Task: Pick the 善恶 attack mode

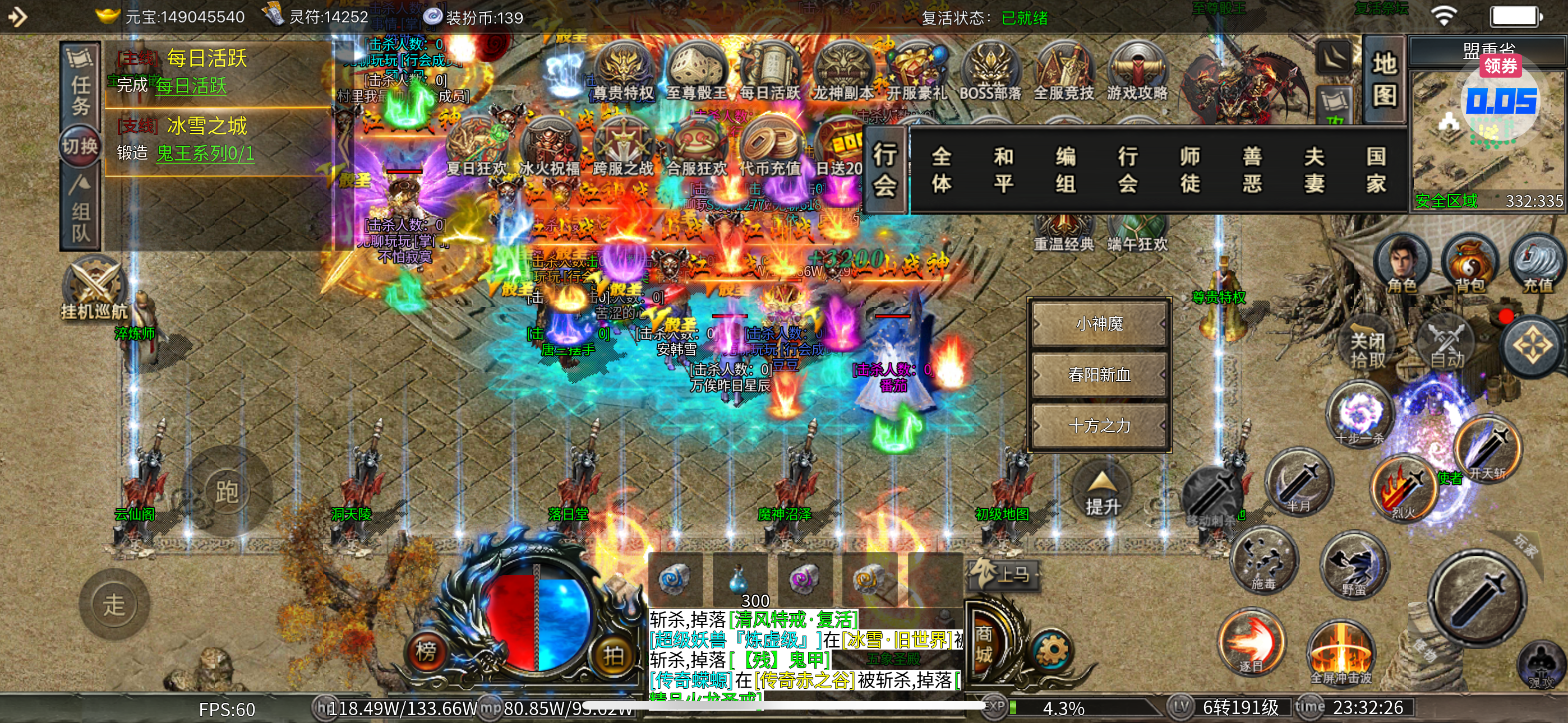Action: pos(1252,170)
